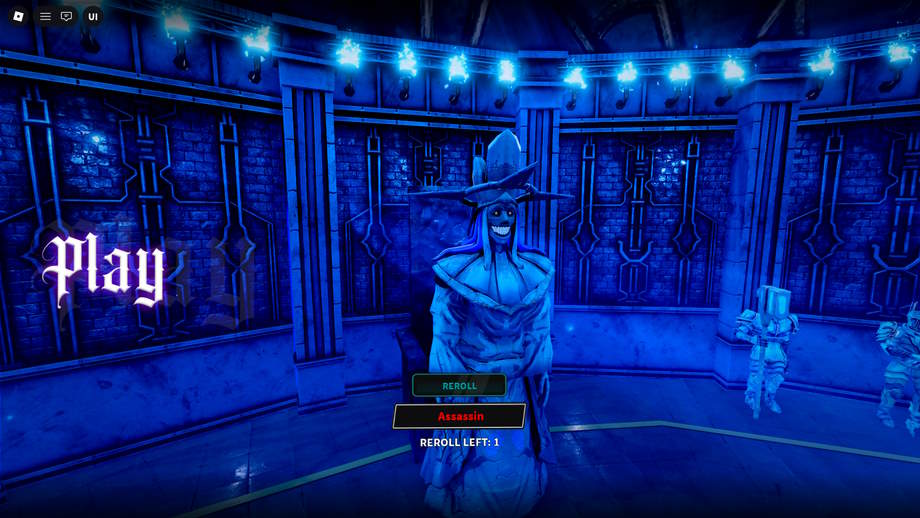Toggle the UI visibility button

coord(93,16)
